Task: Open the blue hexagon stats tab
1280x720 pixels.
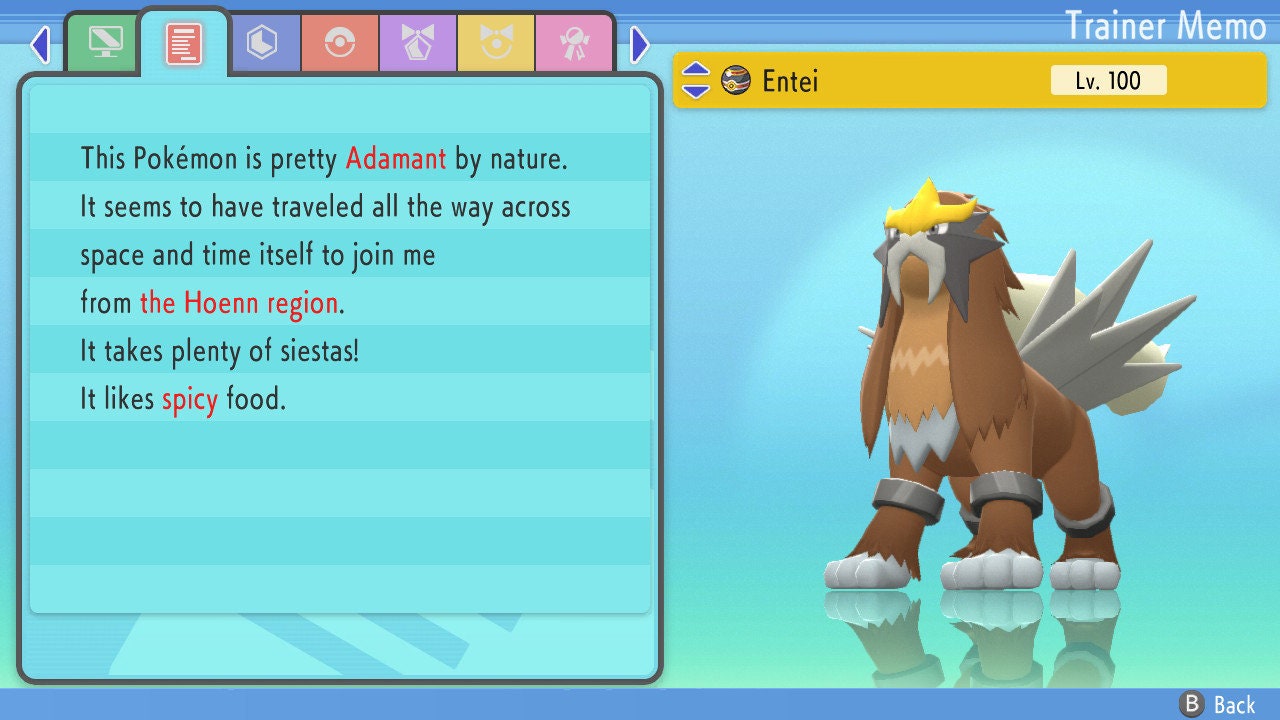Action: [x=262, y=43]
